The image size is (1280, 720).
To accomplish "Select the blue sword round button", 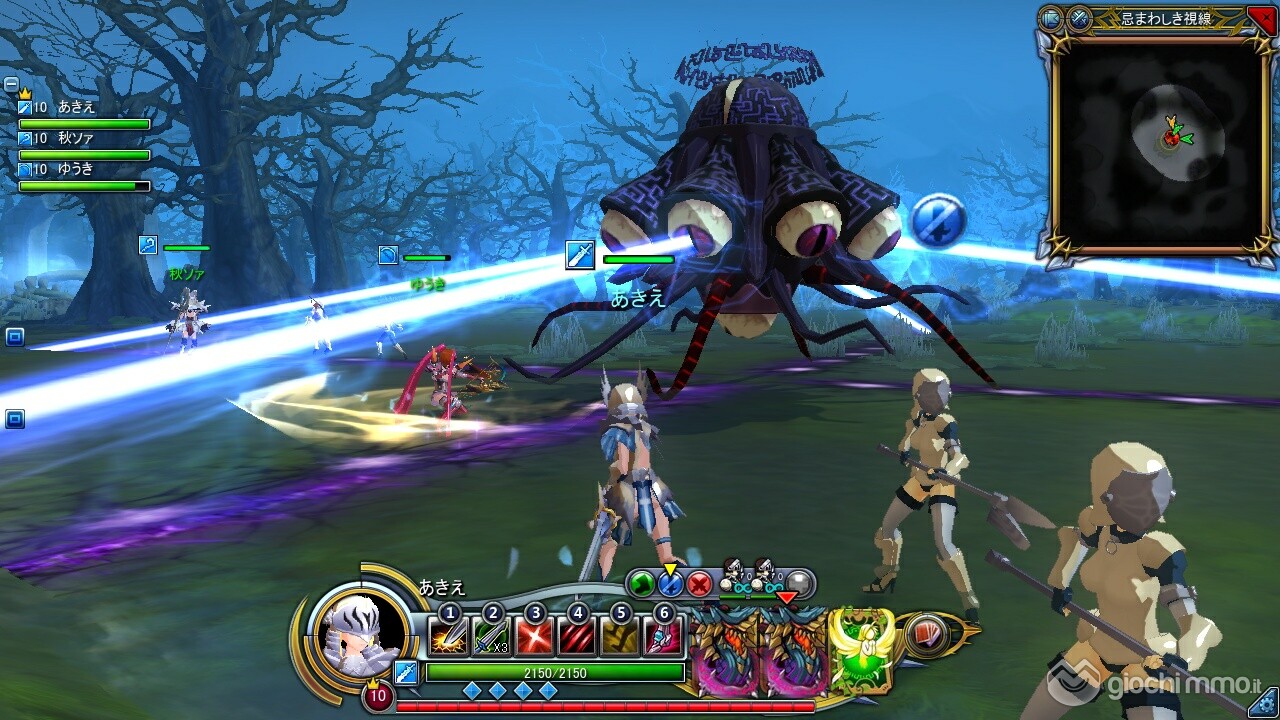I will click(x=670, y=583).
